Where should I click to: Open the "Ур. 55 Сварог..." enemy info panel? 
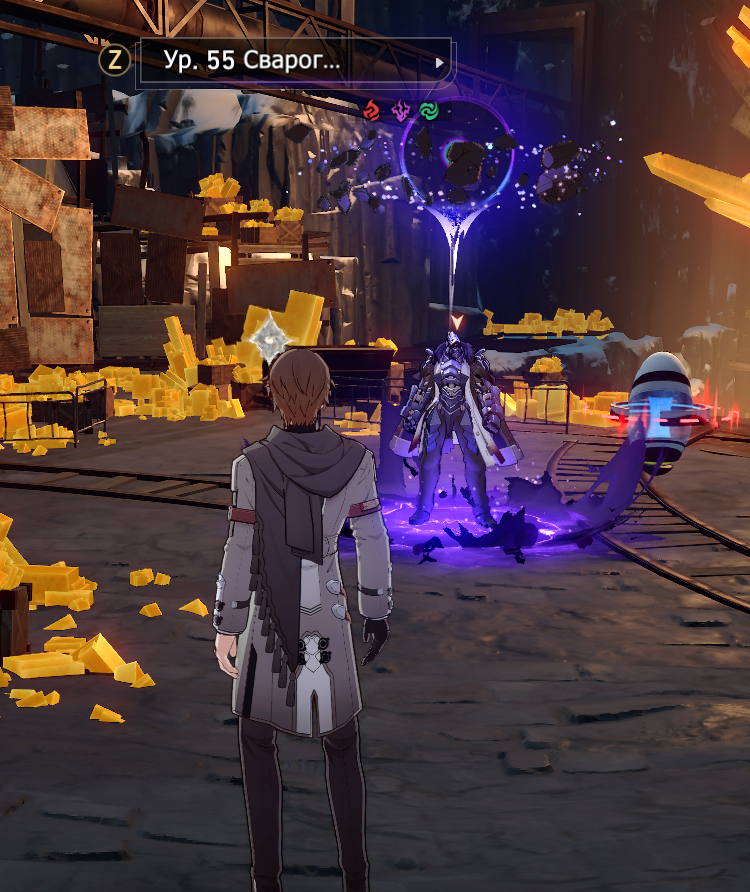point(294,61)
